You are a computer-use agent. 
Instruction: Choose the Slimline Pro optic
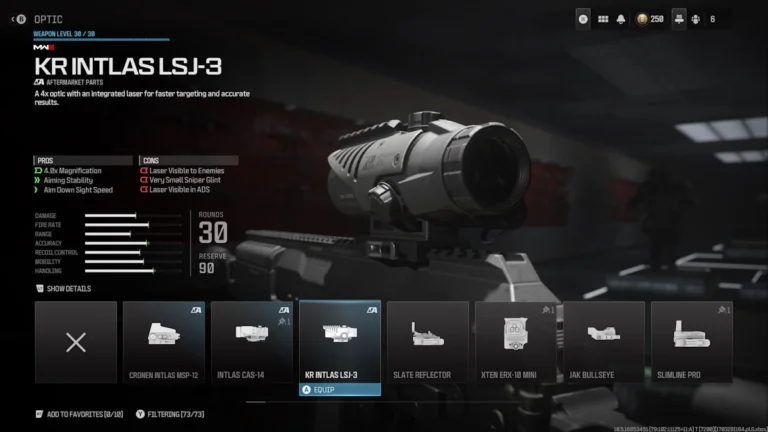(x=692, y=342)
